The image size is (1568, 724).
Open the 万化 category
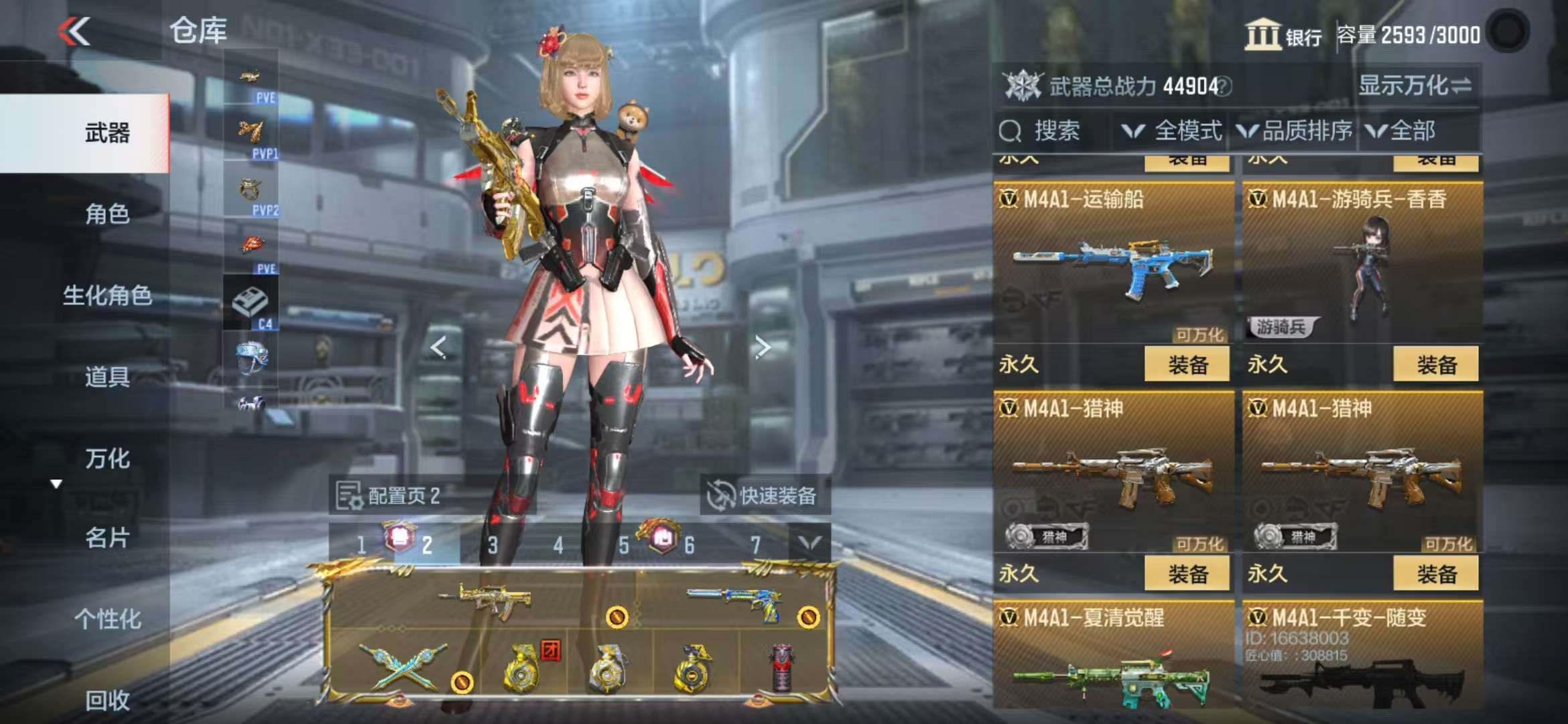pos(107,459)
